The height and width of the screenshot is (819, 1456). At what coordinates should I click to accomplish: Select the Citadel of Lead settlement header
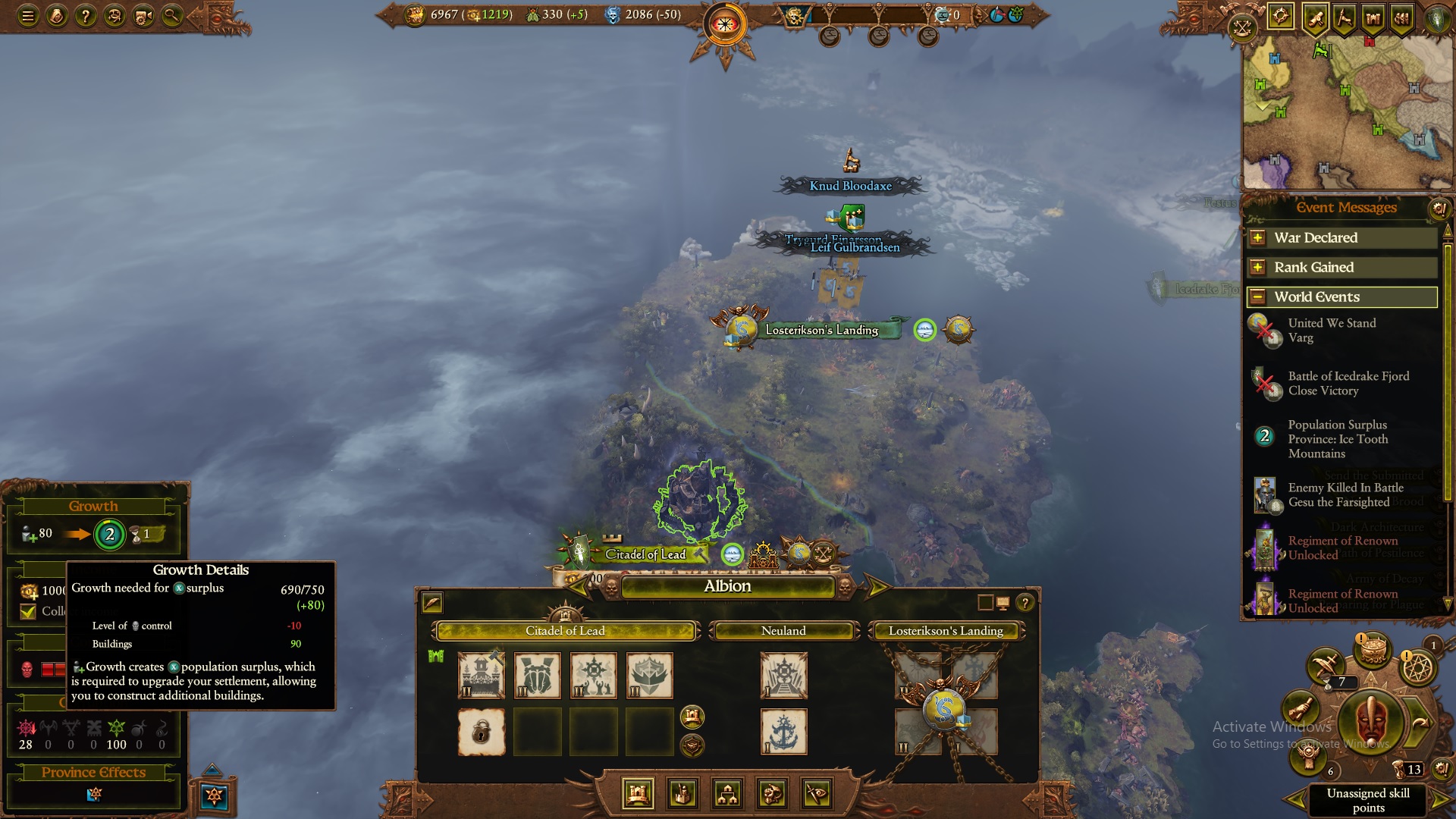click(x=565, y=631)
